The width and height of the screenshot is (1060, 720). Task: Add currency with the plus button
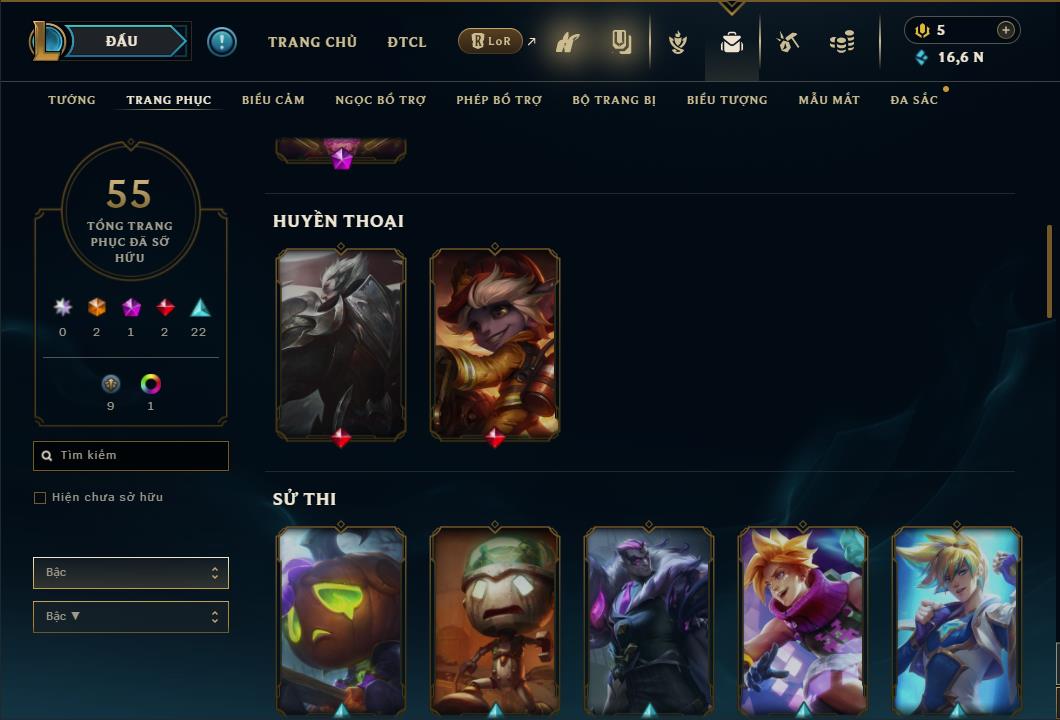(1006, 30)
